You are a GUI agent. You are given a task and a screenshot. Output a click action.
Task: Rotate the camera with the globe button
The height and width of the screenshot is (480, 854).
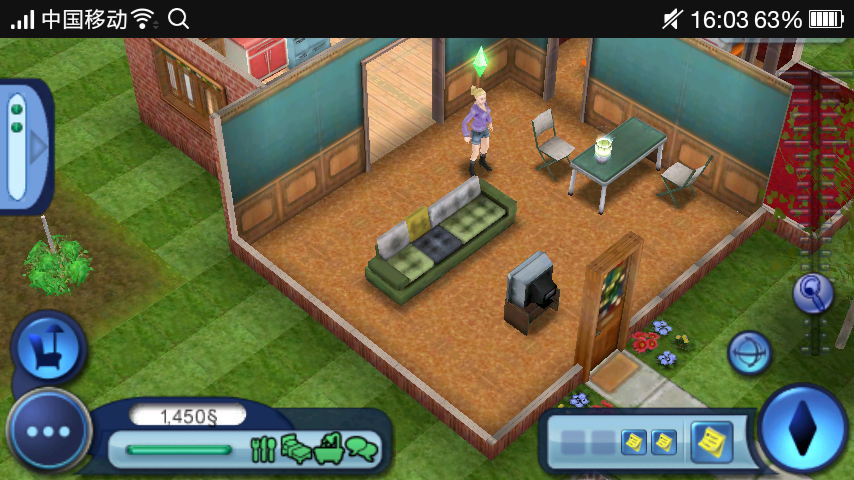(x=748, y=353)
